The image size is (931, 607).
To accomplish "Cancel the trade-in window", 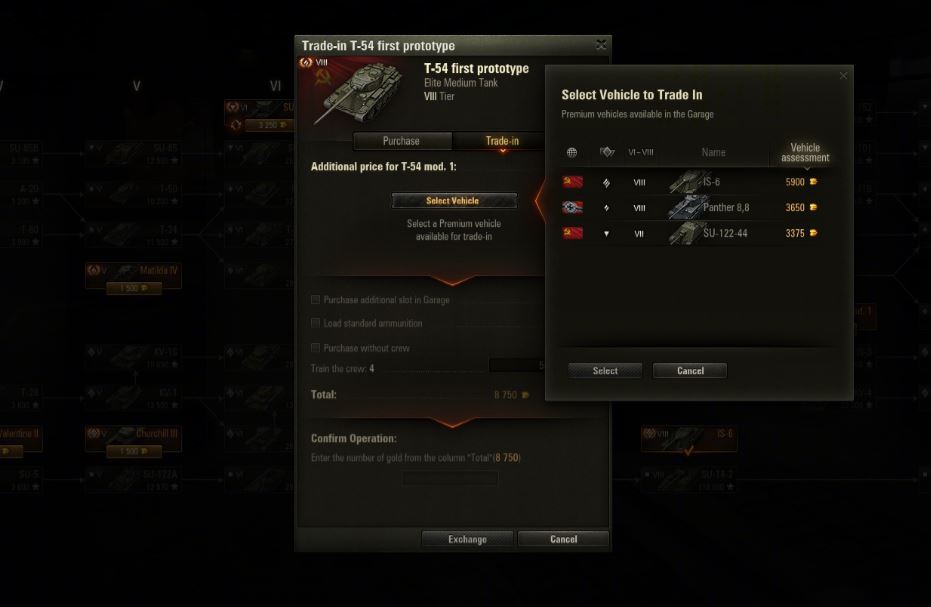I will click(x=563, y=539).
